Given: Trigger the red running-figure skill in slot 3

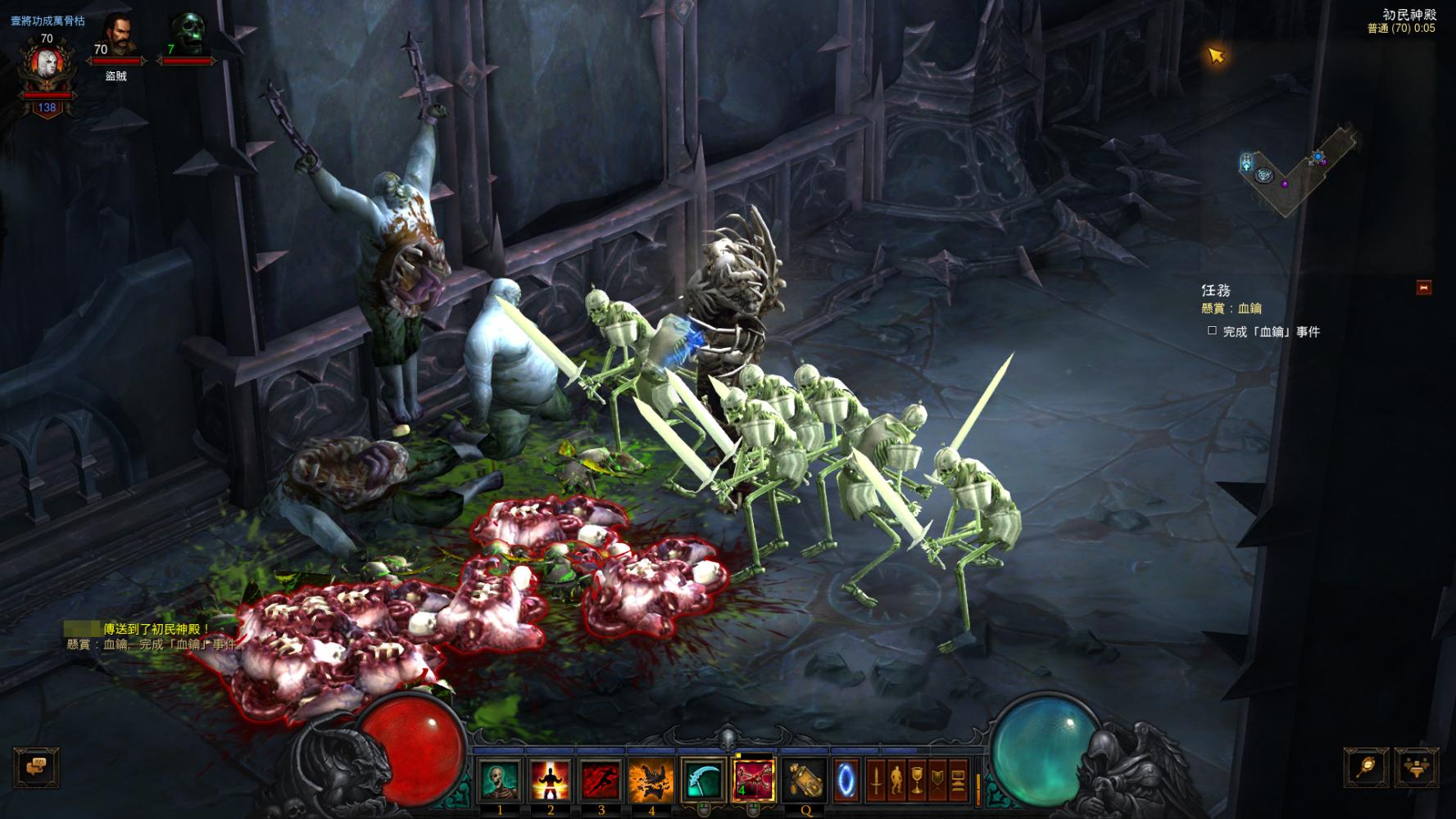Looking at the screenshot, I should point(601,781).
